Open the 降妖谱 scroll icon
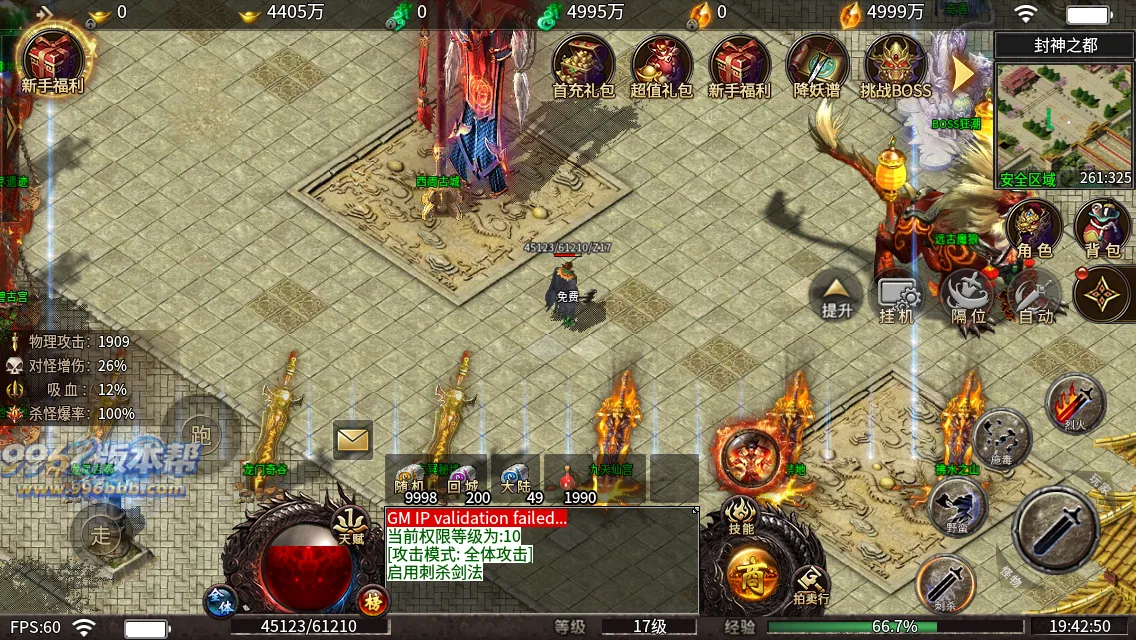Image resolution: width=1136 pixels, height=640 pixels. pyautogui.click(x=817, y=64)
